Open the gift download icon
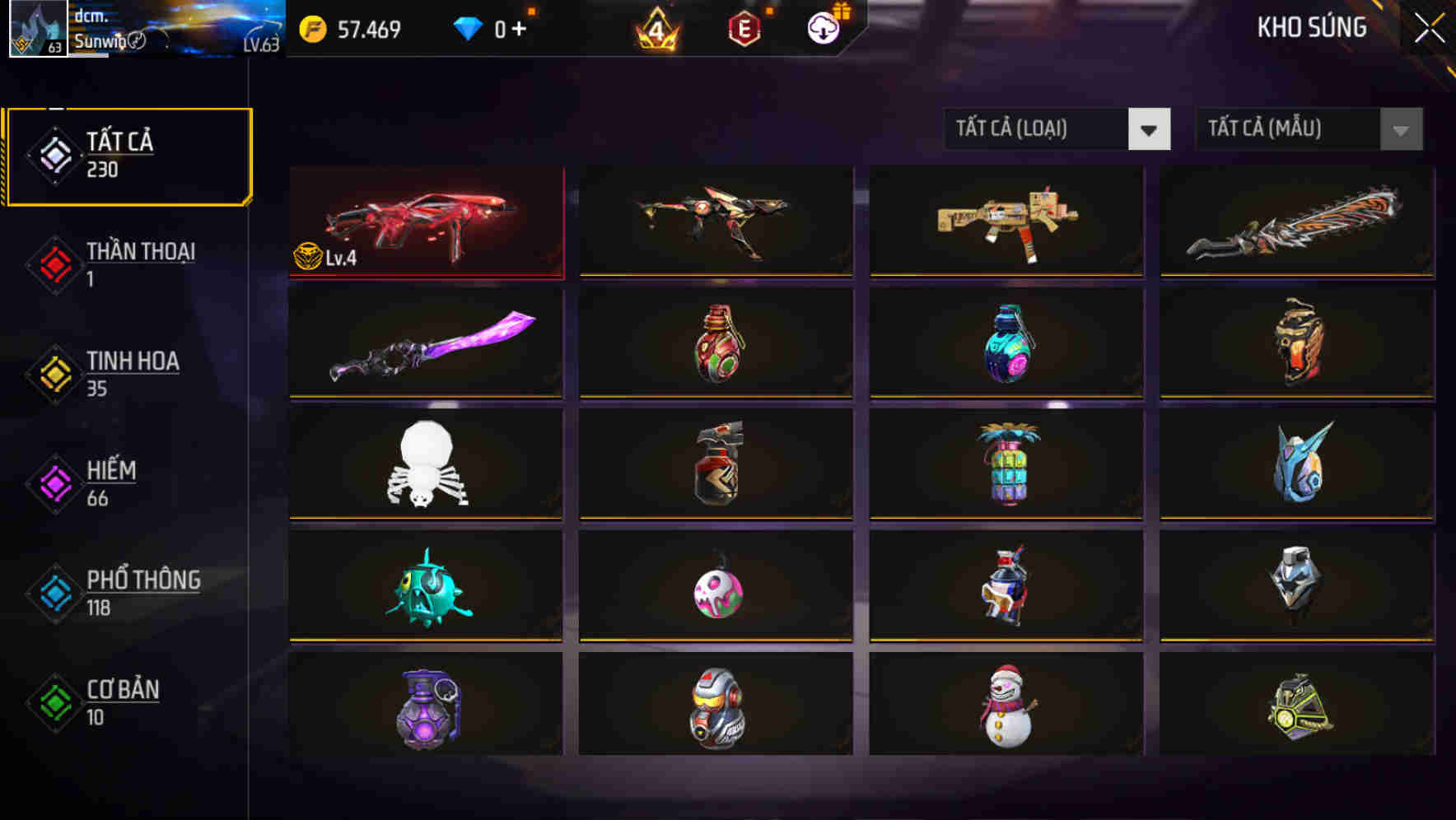 (x=823, y=28)
